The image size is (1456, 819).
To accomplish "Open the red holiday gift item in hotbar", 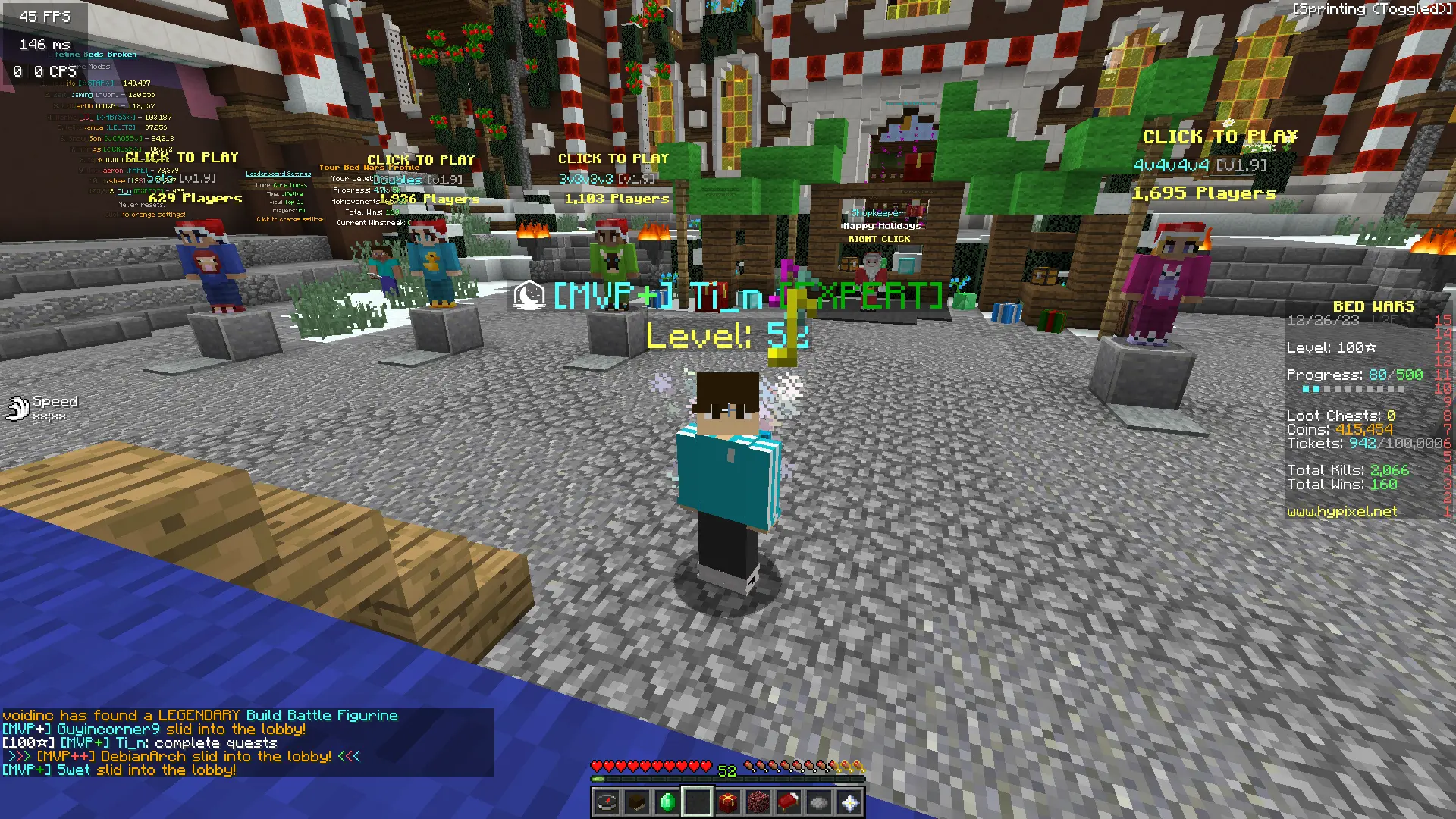I will [726, 800].
